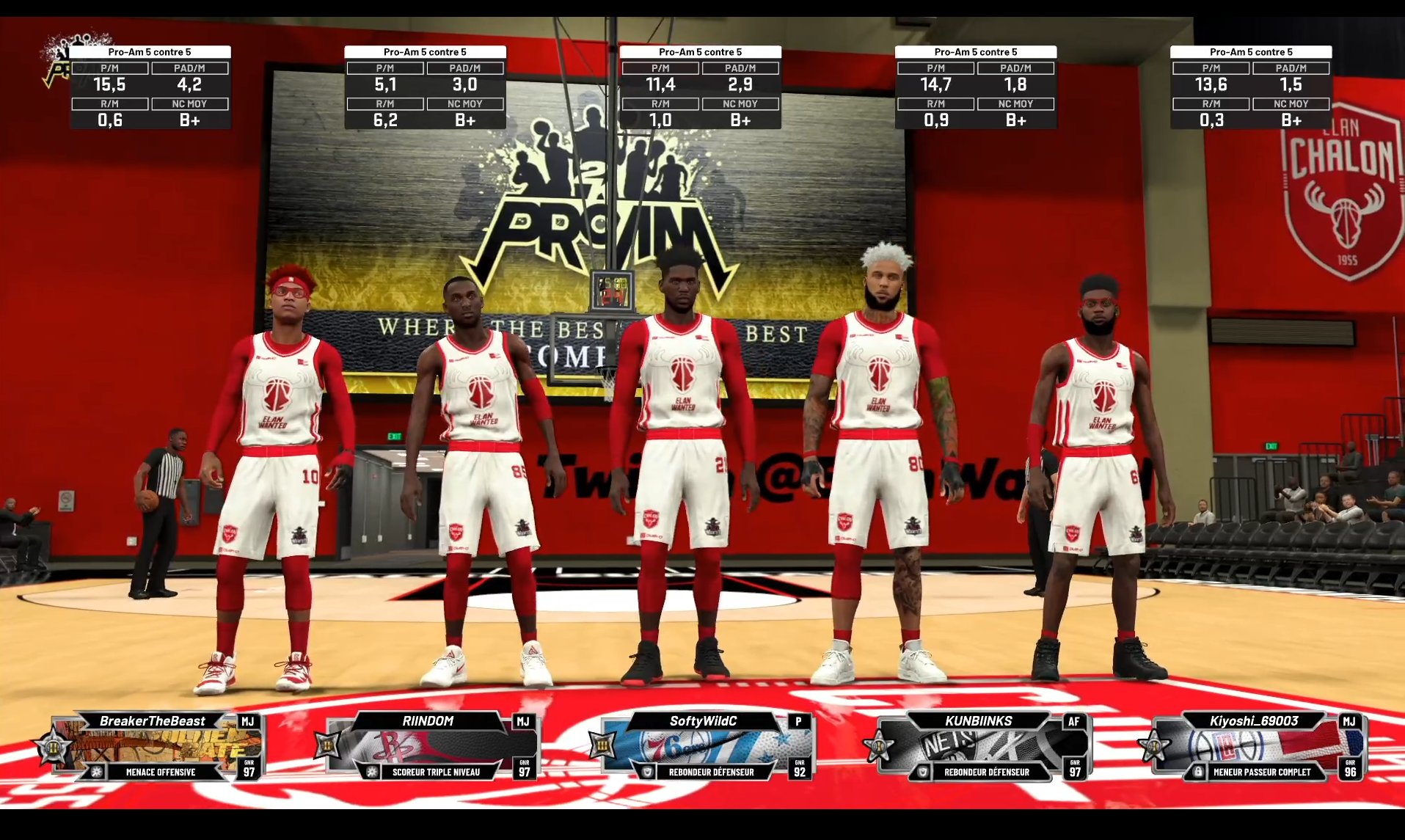The width and height of the screenshot is (1405, 840).
Task: Click the SoftyWildC name banner
Action: coord(704,721)
